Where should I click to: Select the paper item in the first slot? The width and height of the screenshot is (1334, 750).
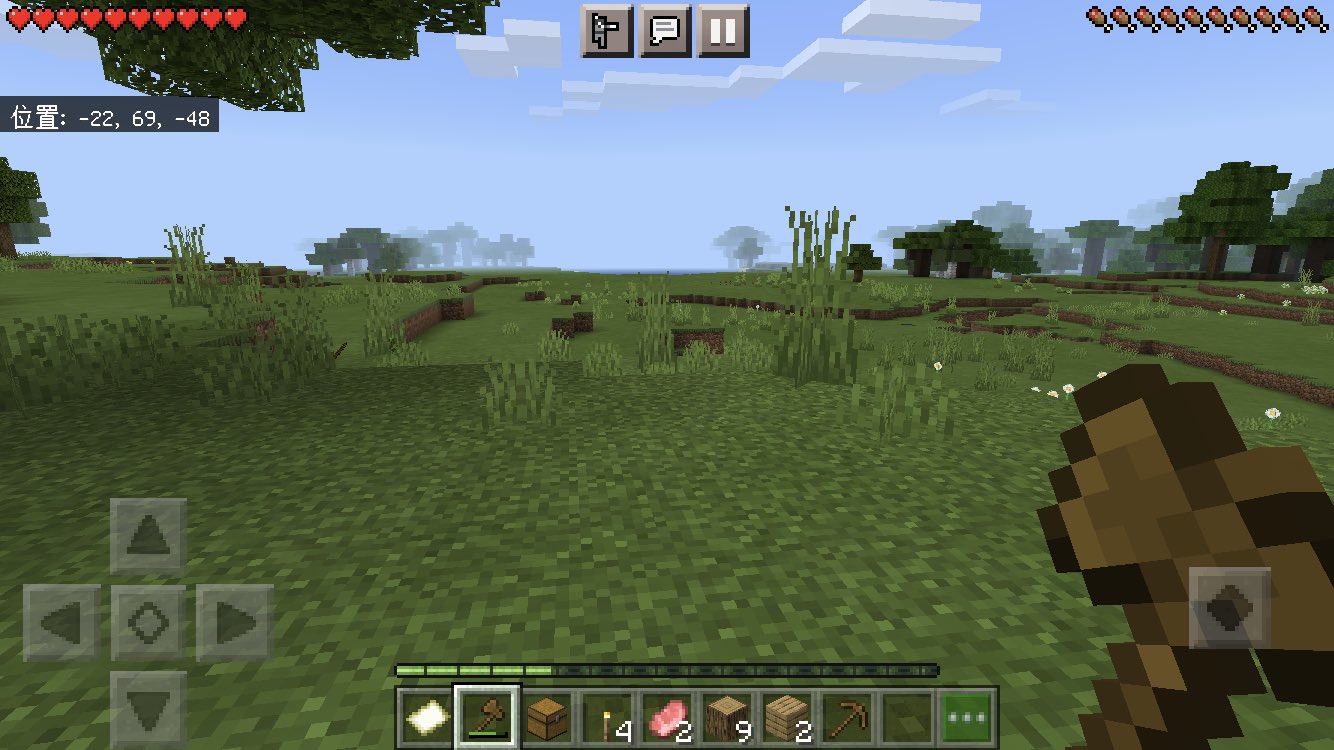[426, 714]
